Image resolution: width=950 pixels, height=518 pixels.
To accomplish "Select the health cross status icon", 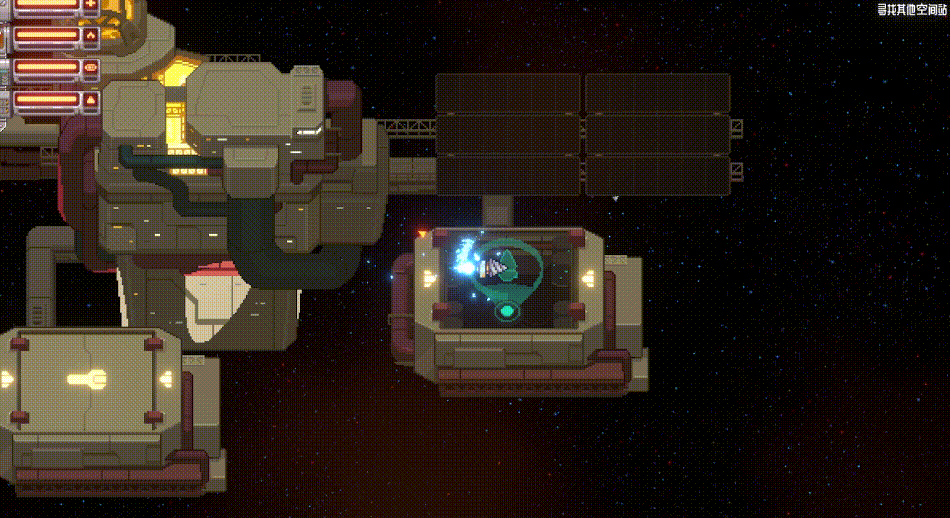I will (91, 5).
